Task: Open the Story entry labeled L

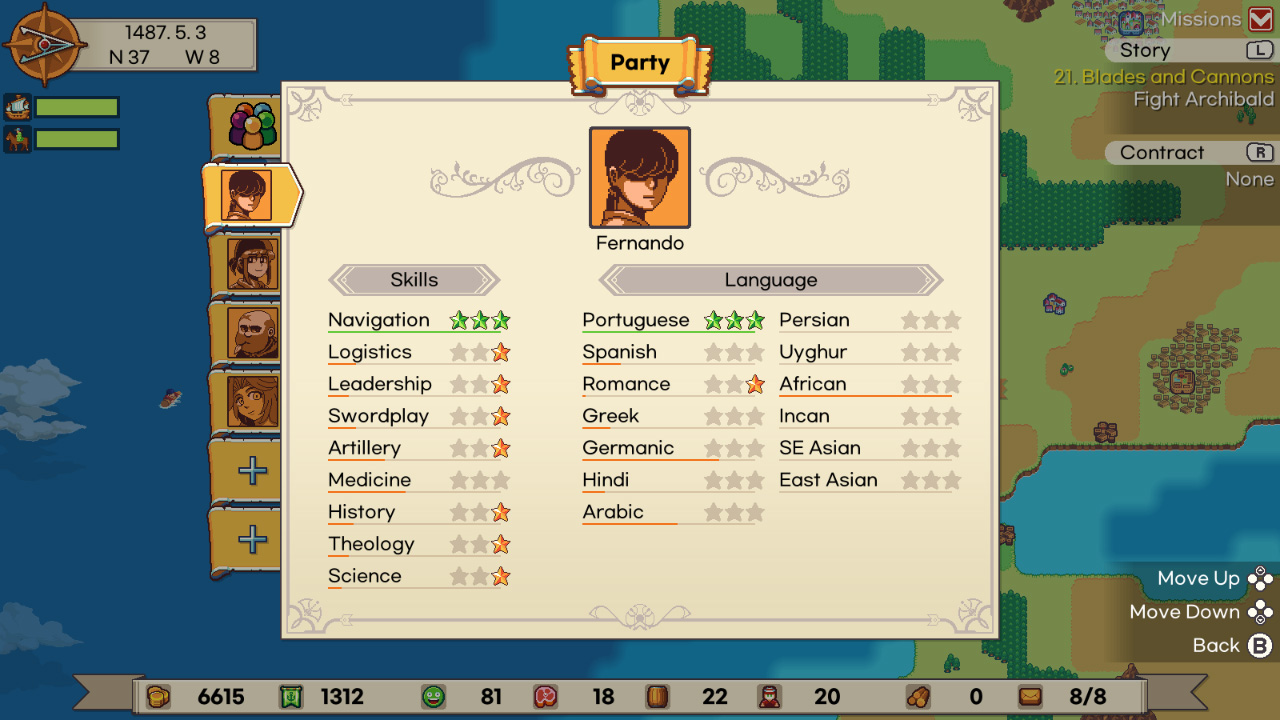Action: point(1142,50)
